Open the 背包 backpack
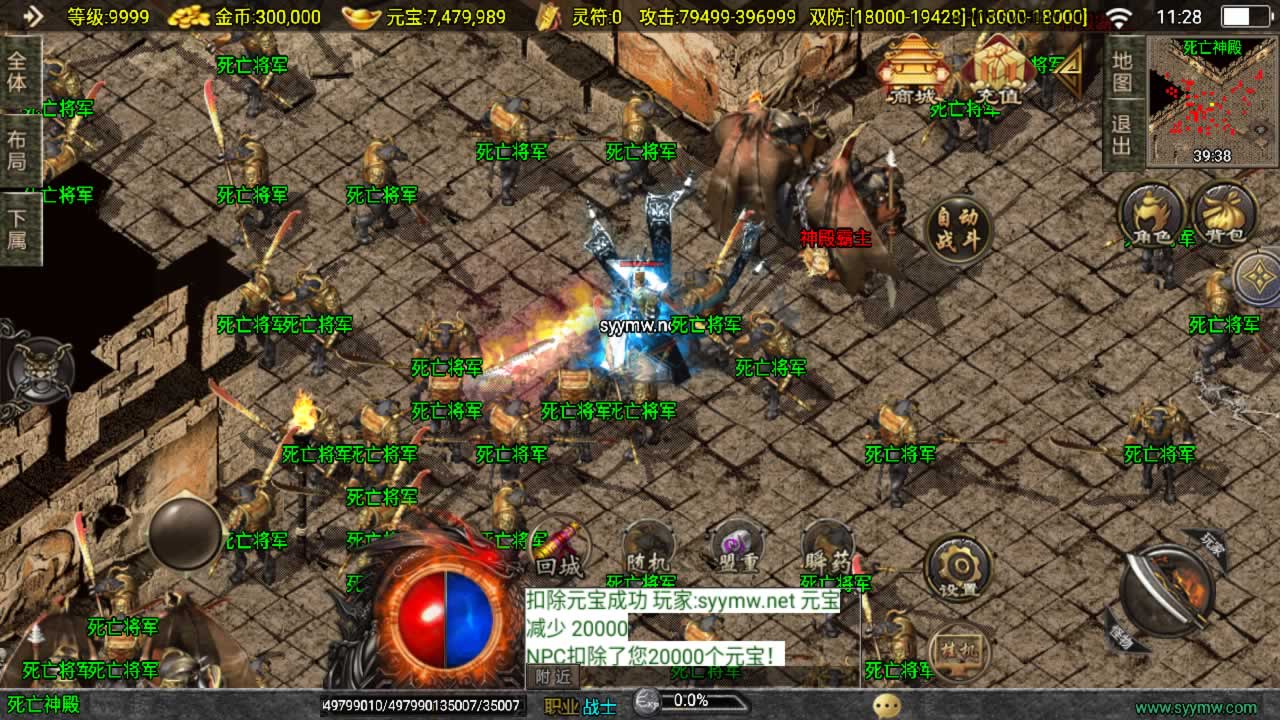The height and width of the screenshot is (720, 1280). pos(1224,215)
